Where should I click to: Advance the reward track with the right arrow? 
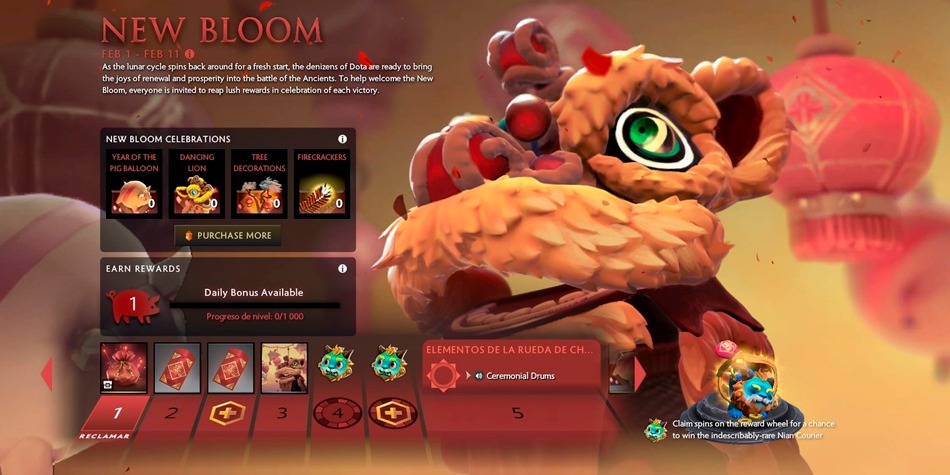640,373
